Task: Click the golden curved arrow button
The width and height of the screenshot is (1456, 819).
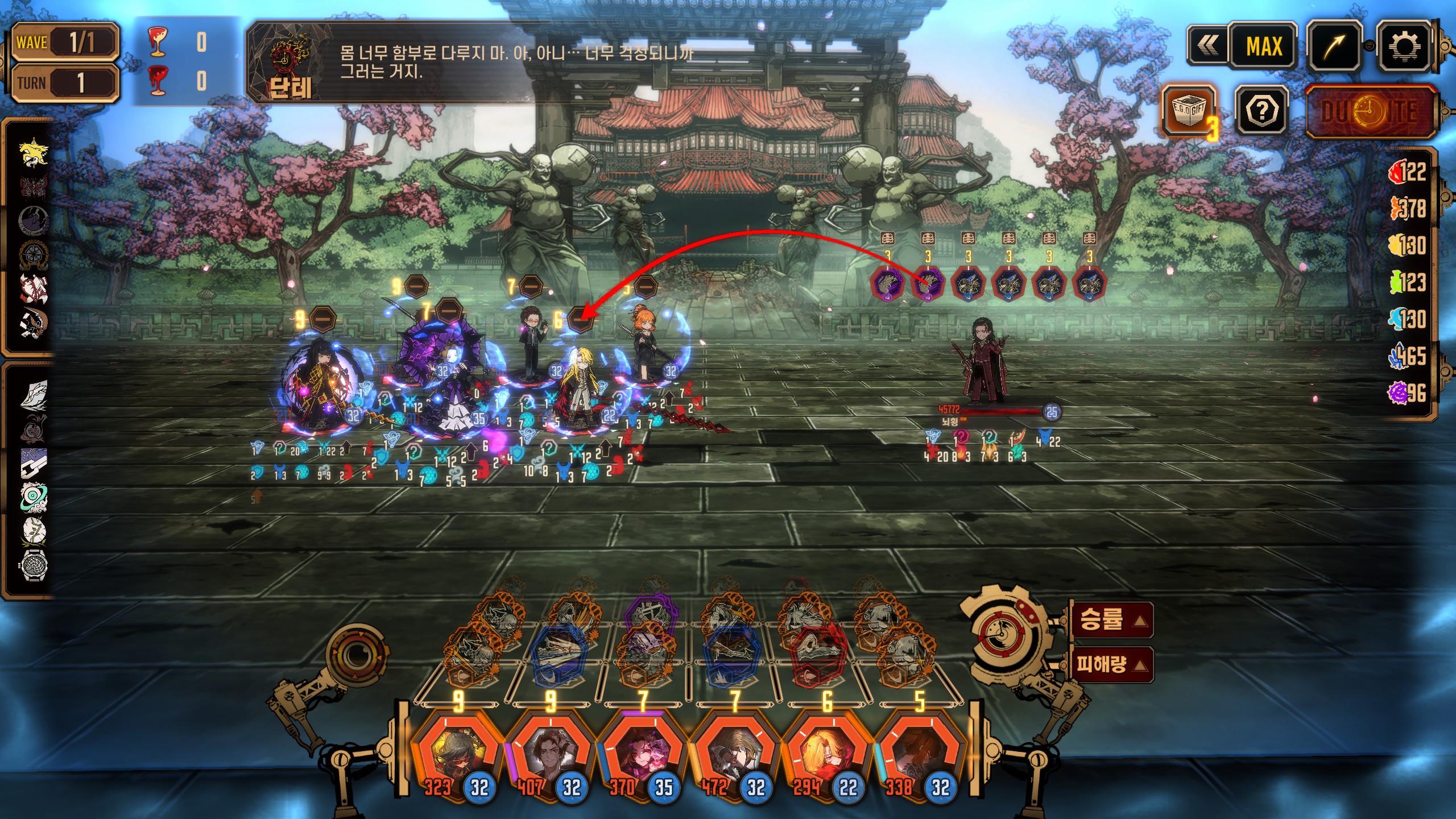Action: [x=1334, y=47]
